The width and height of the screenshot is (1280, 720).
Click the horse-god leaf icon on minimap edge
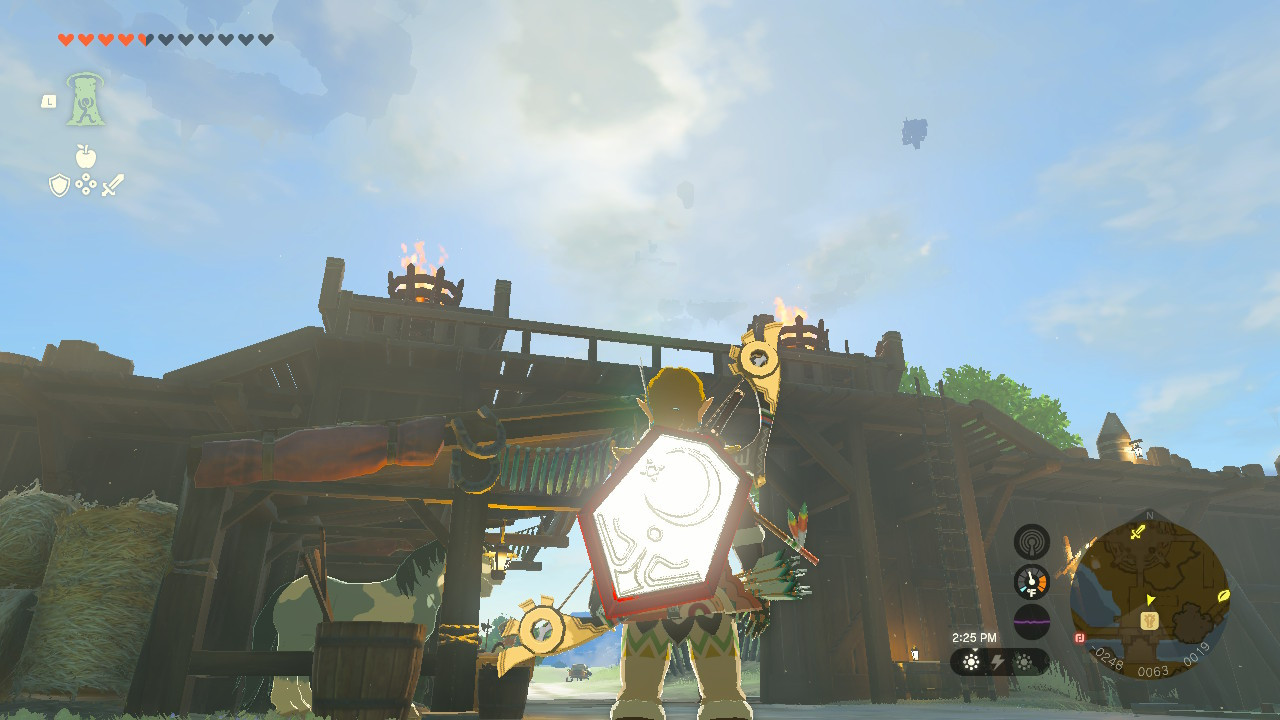click(x=1224, y=597)
